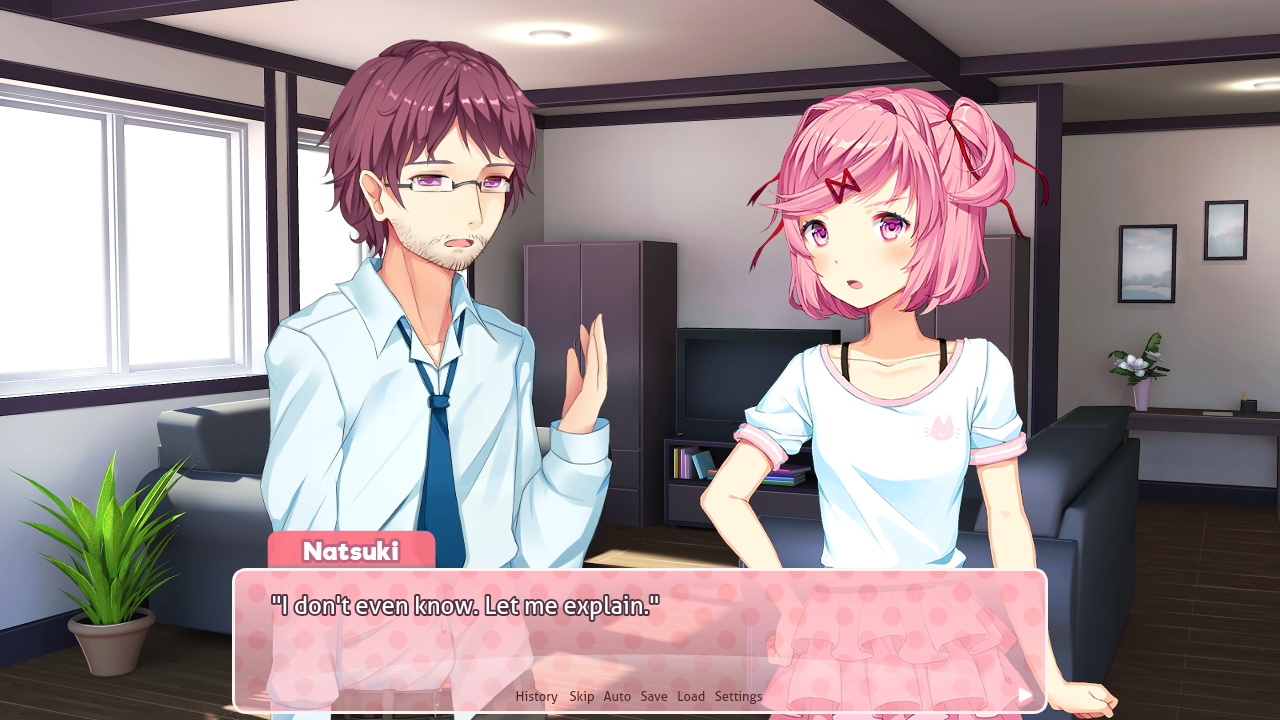Click the Natsuki name tag
Viewport: 1280px width, 720px height.
tap(352, 548)
